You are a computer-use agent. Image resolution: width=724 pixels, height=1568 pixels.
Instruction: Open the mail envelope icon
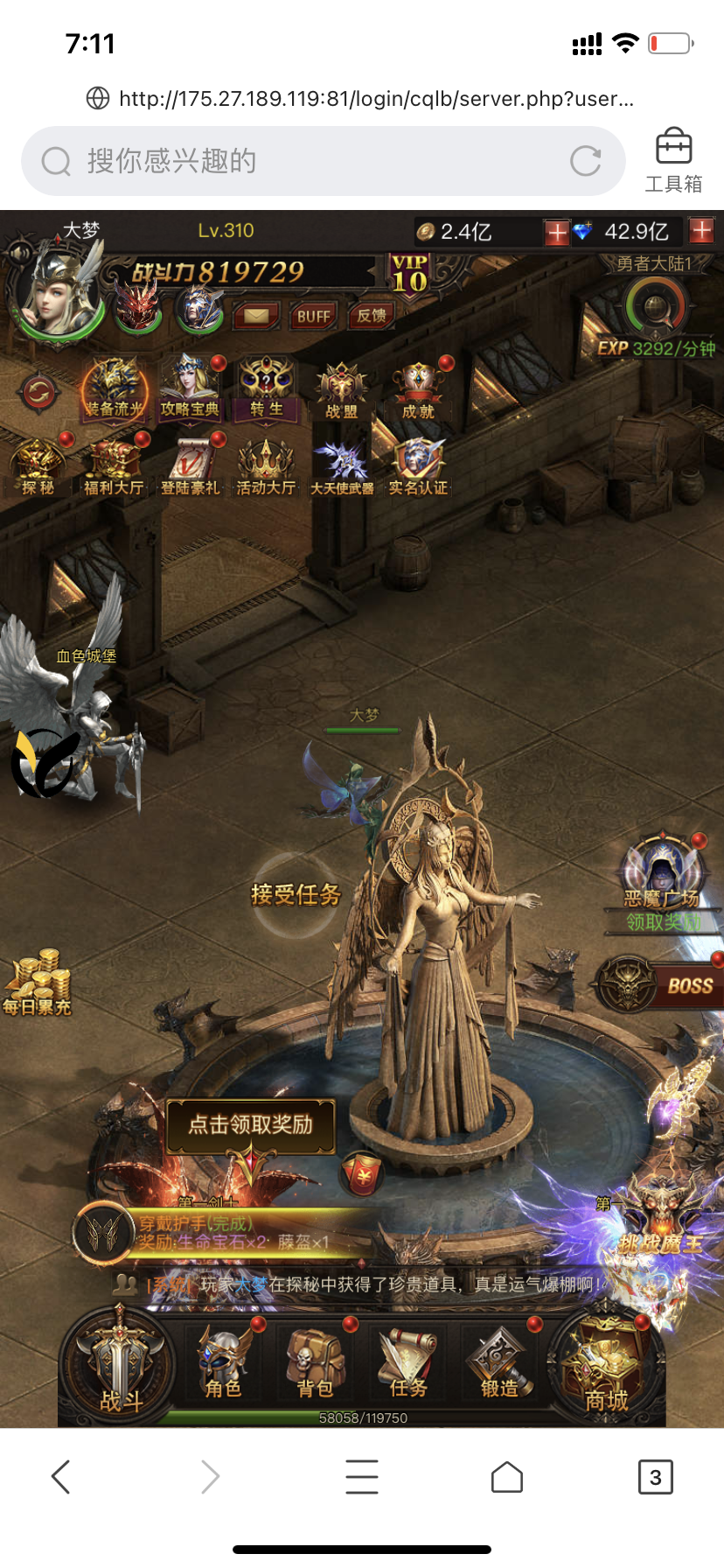tap(256, 315)
